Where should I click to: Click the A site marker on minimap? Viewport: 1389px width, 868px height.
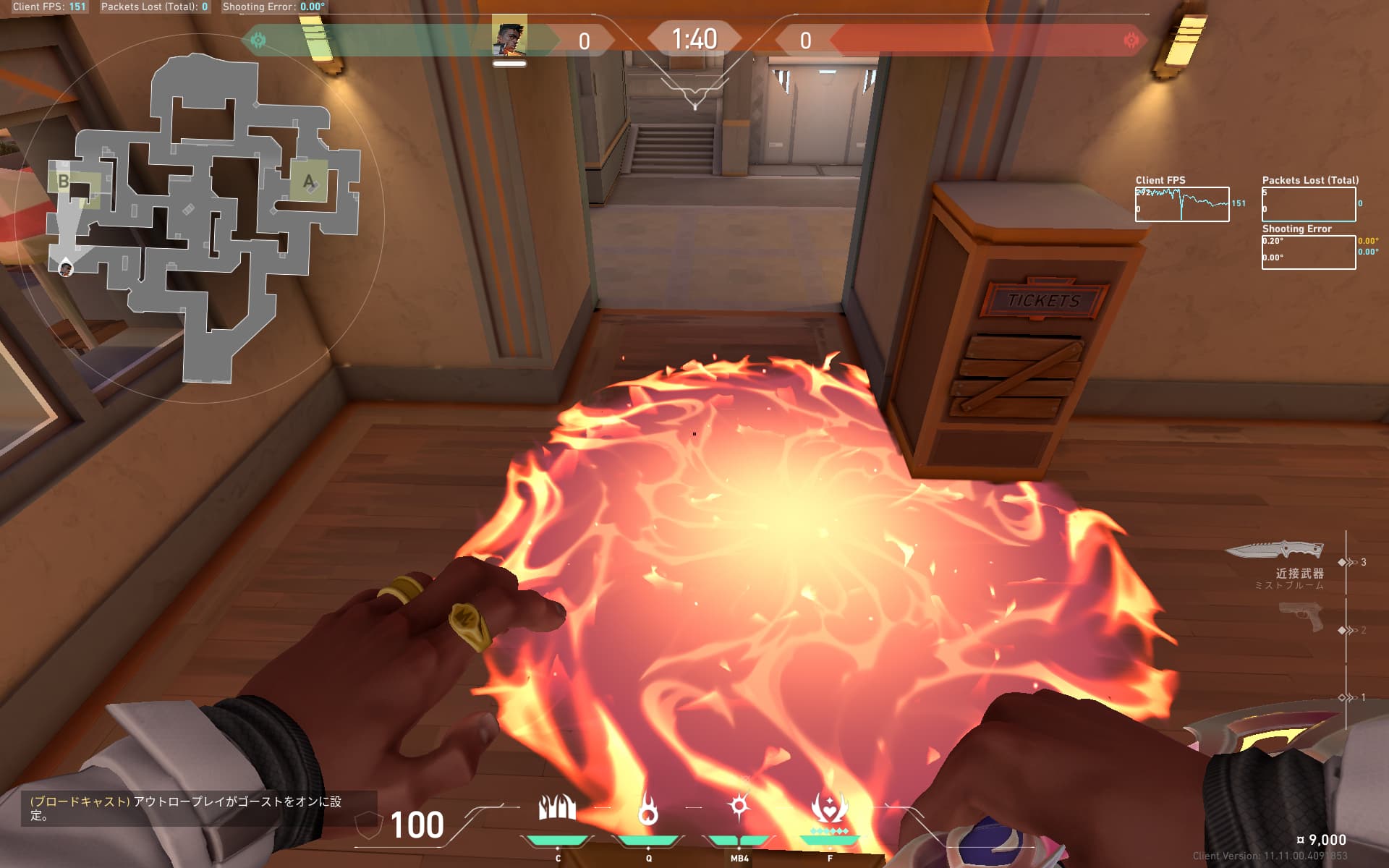309,182
